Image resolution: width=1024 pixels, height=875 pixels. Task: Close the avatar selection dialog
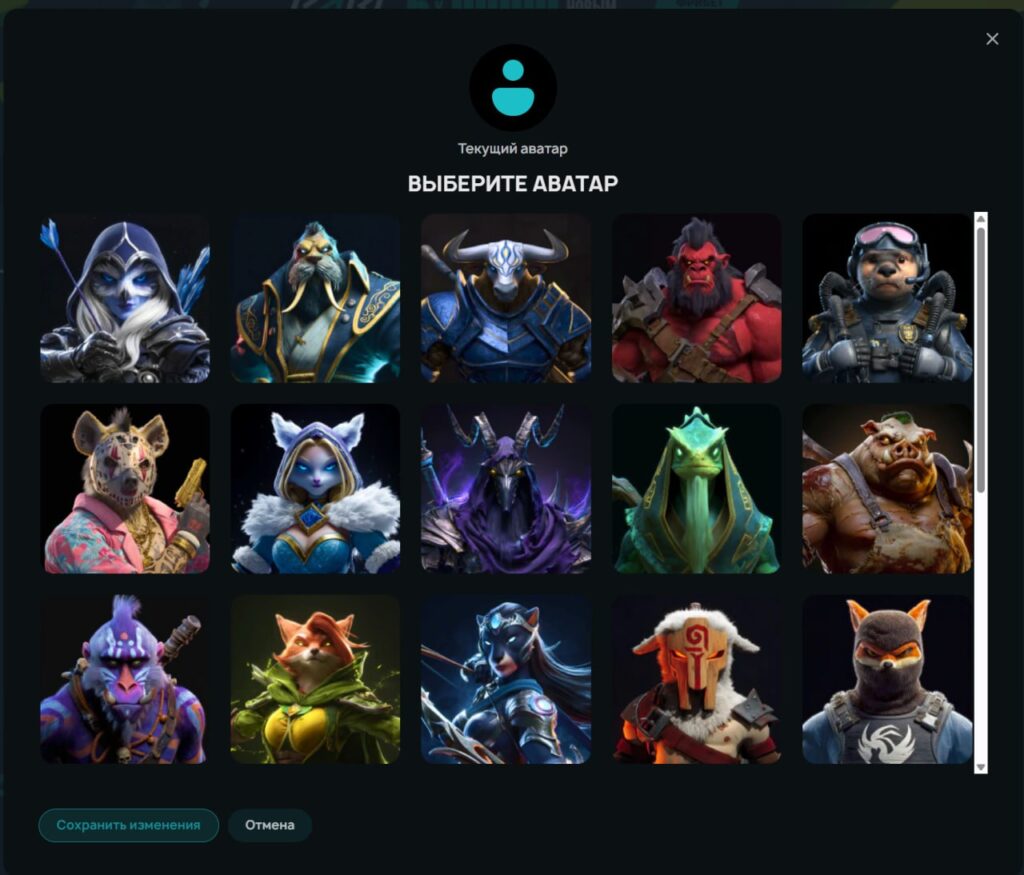(x=992, y=39)
